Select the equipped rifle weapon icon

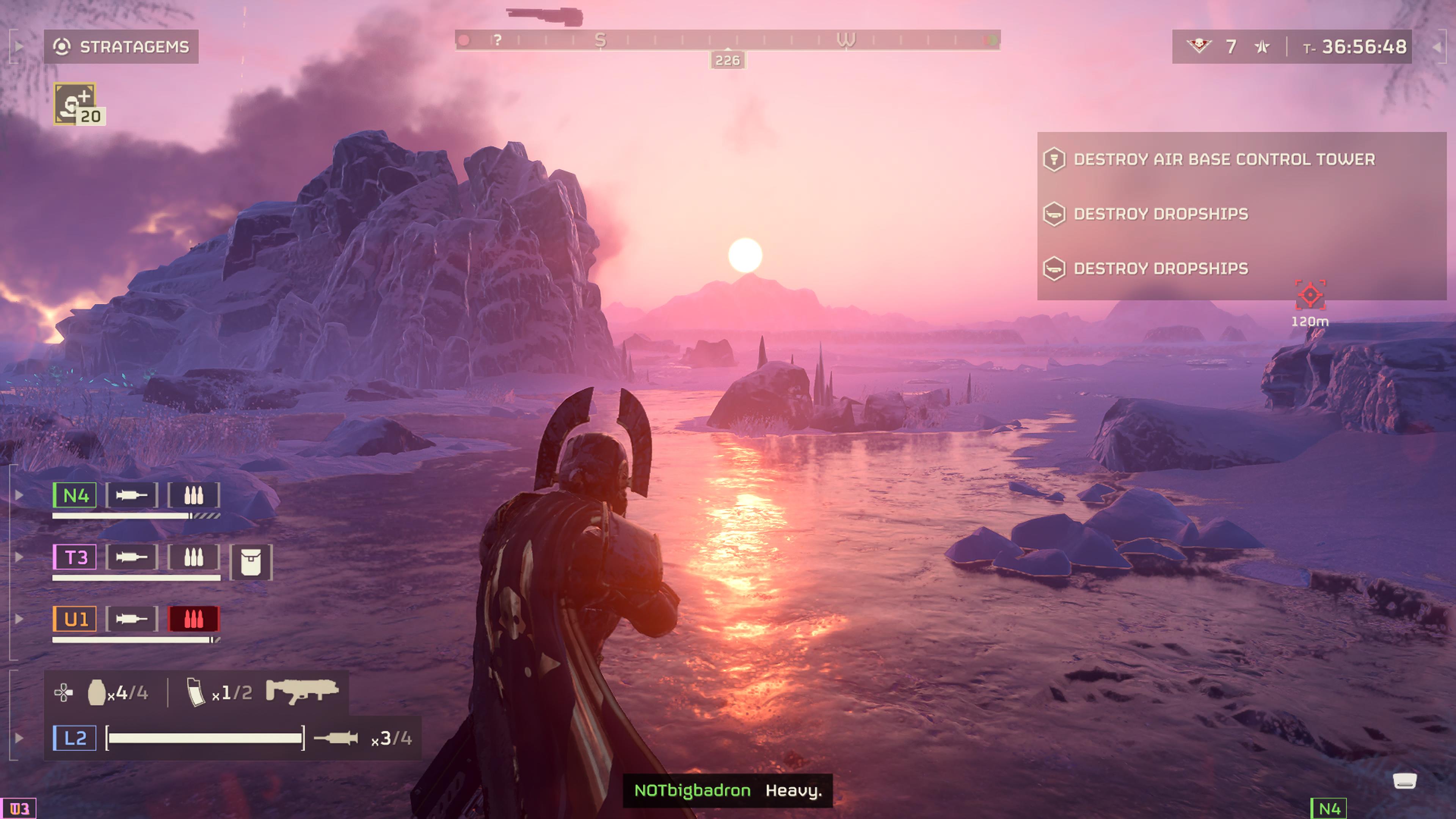[x=303, y=691]
